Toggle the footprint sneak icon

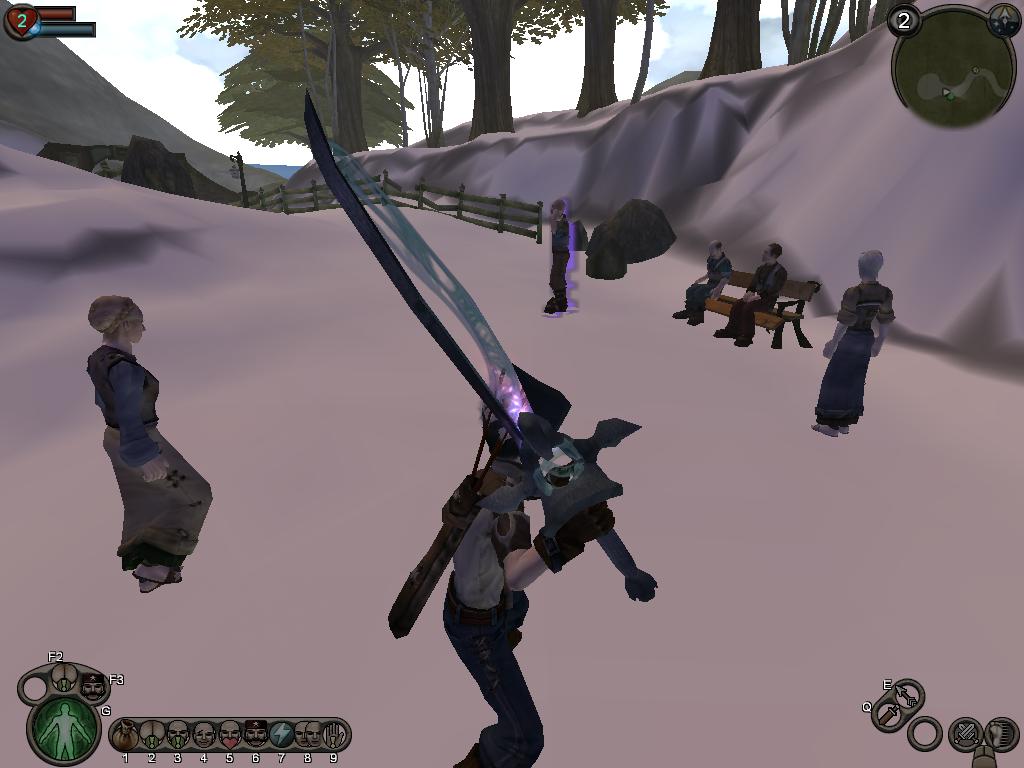(x=1000, y=734)
